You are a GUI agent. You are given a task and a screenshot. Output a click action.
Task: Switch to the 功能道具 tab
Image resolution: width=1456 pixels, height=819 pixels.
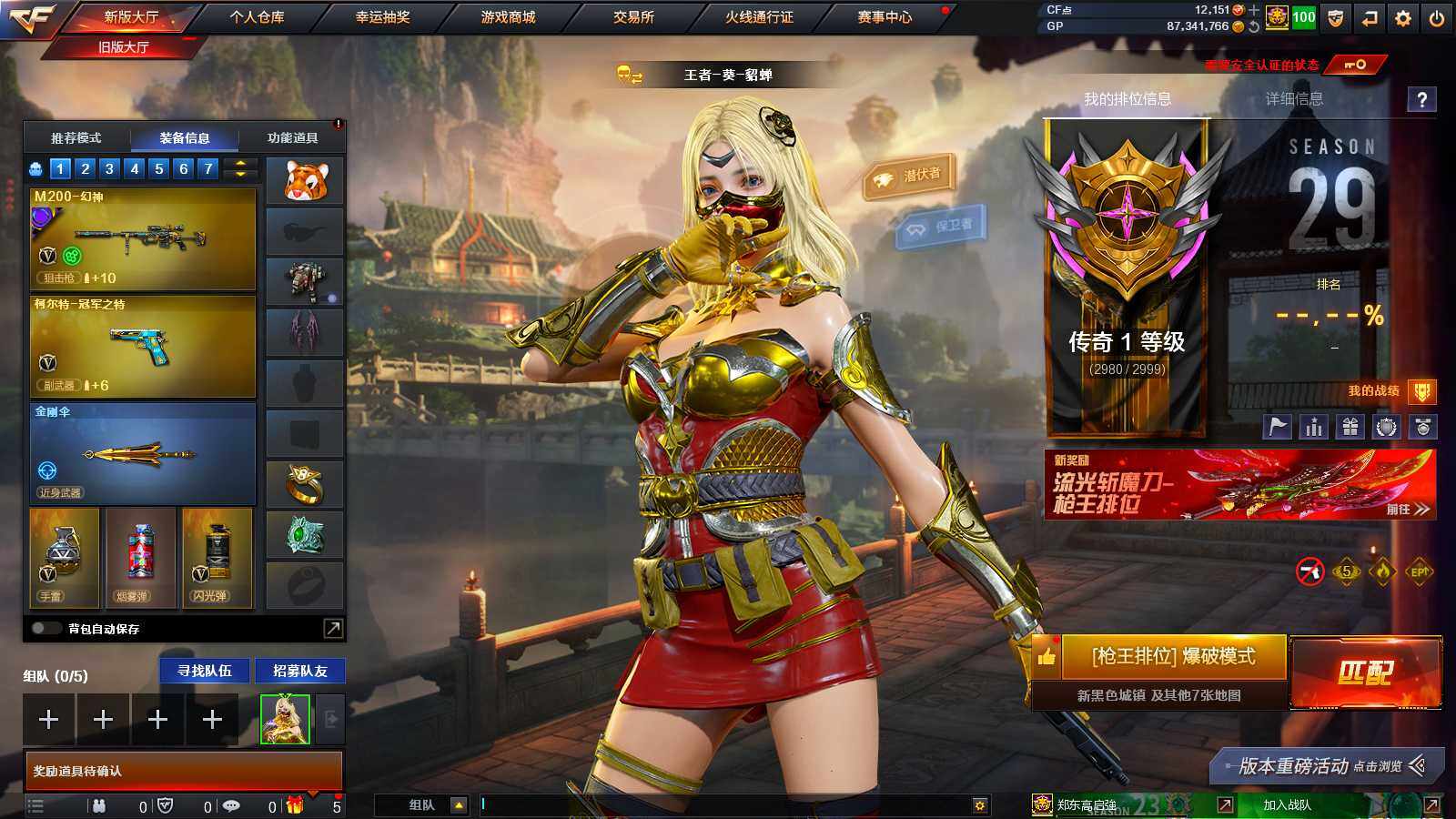292,138
